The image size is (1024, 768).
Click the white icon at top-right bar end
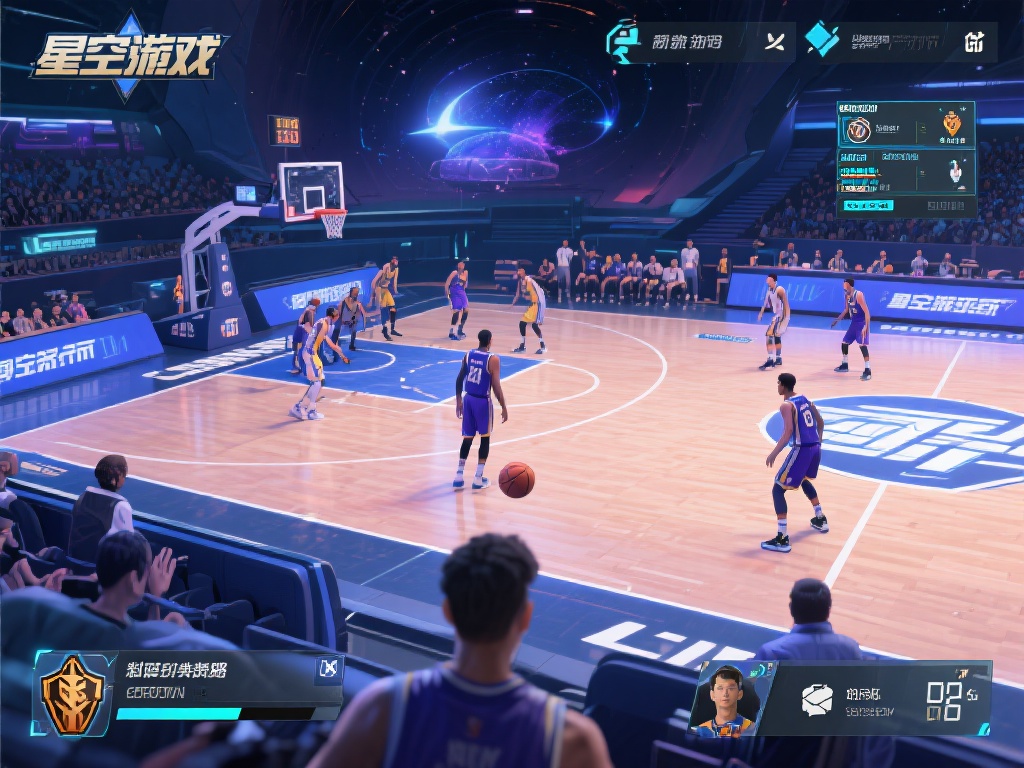[974, 42]
